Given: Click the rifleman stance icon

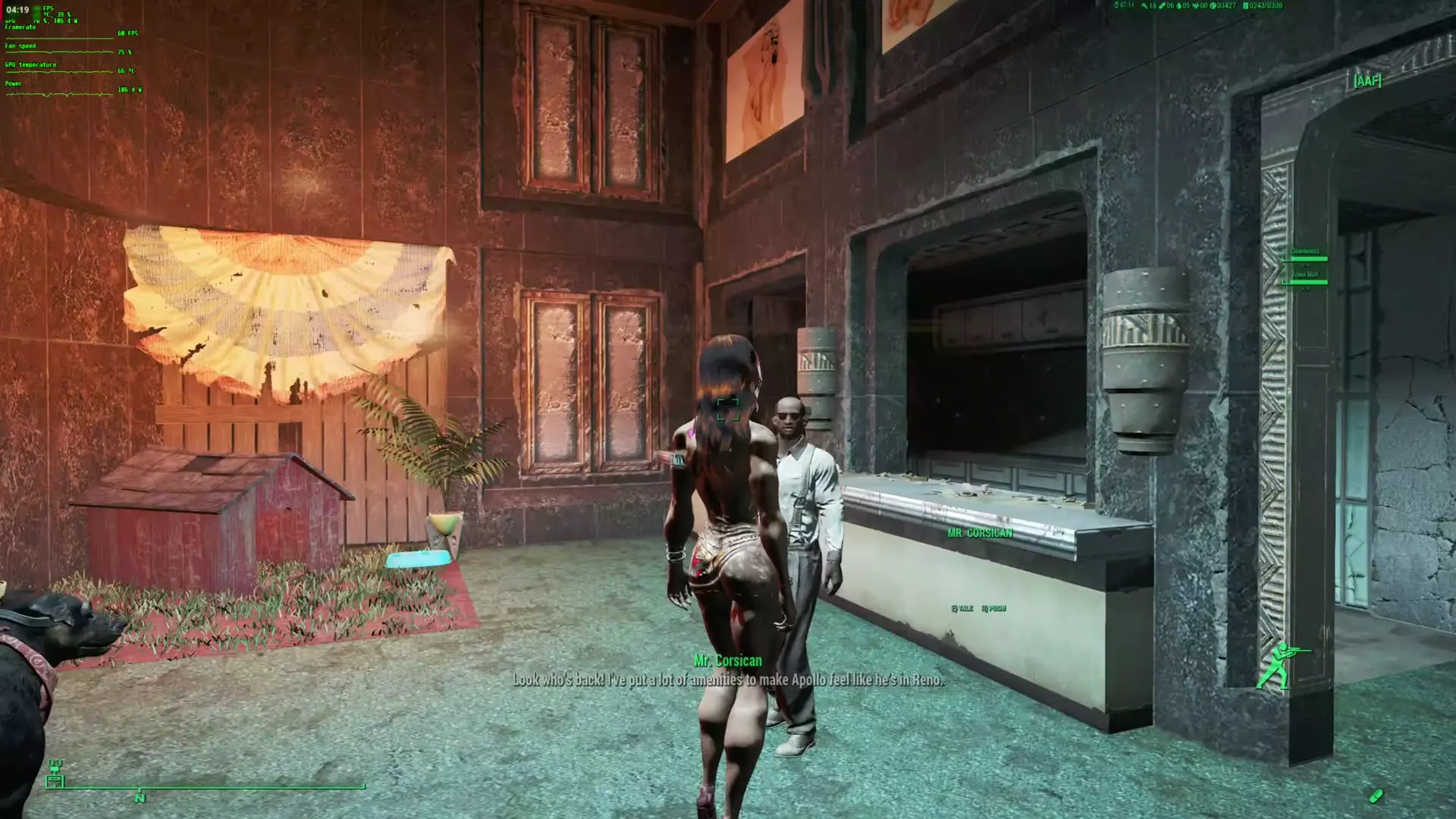Looking at the screenshot, I should (x=1281, y=665).
